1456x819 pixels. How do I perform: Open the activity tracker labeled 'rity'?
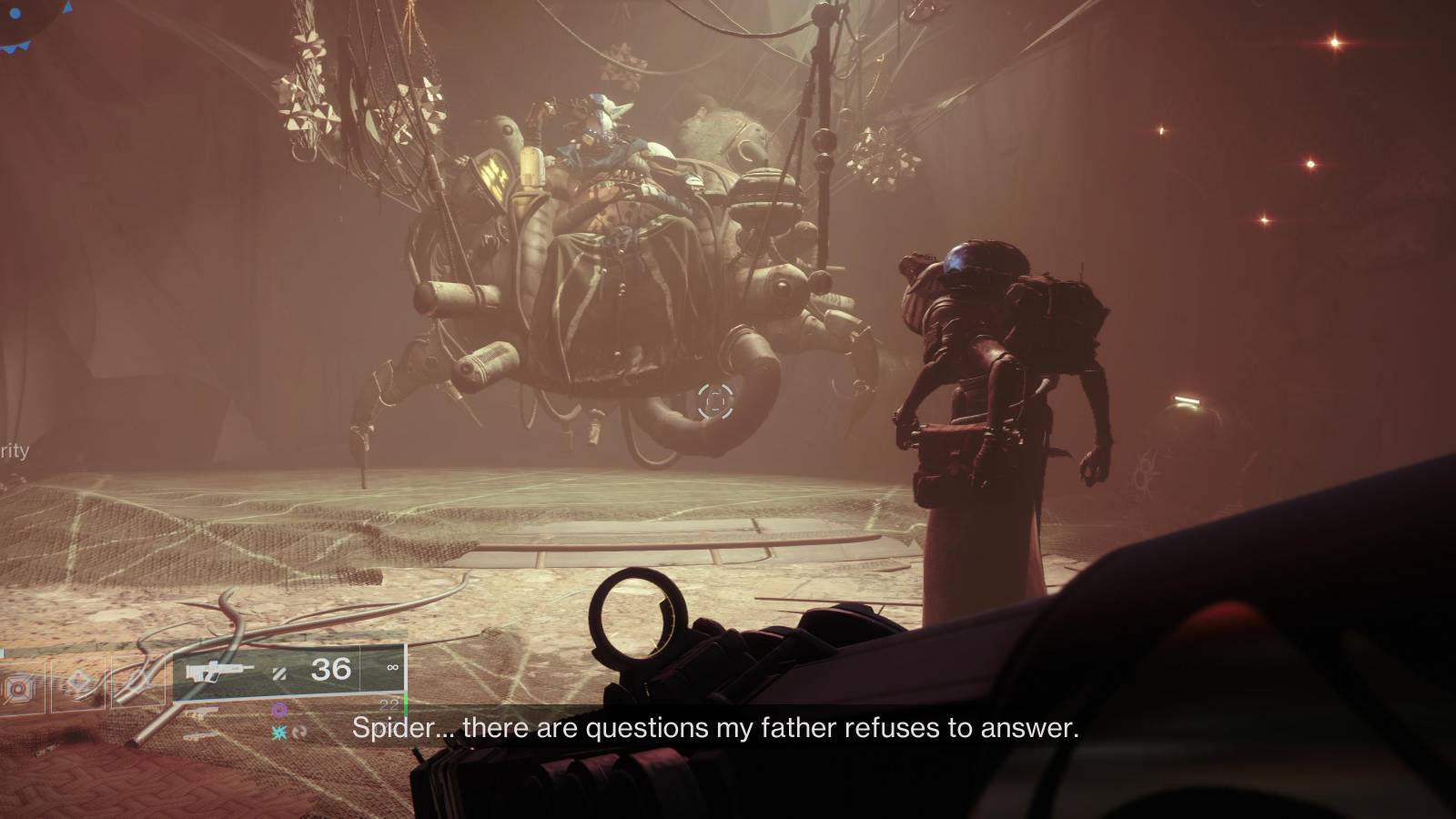pos(14,451)
